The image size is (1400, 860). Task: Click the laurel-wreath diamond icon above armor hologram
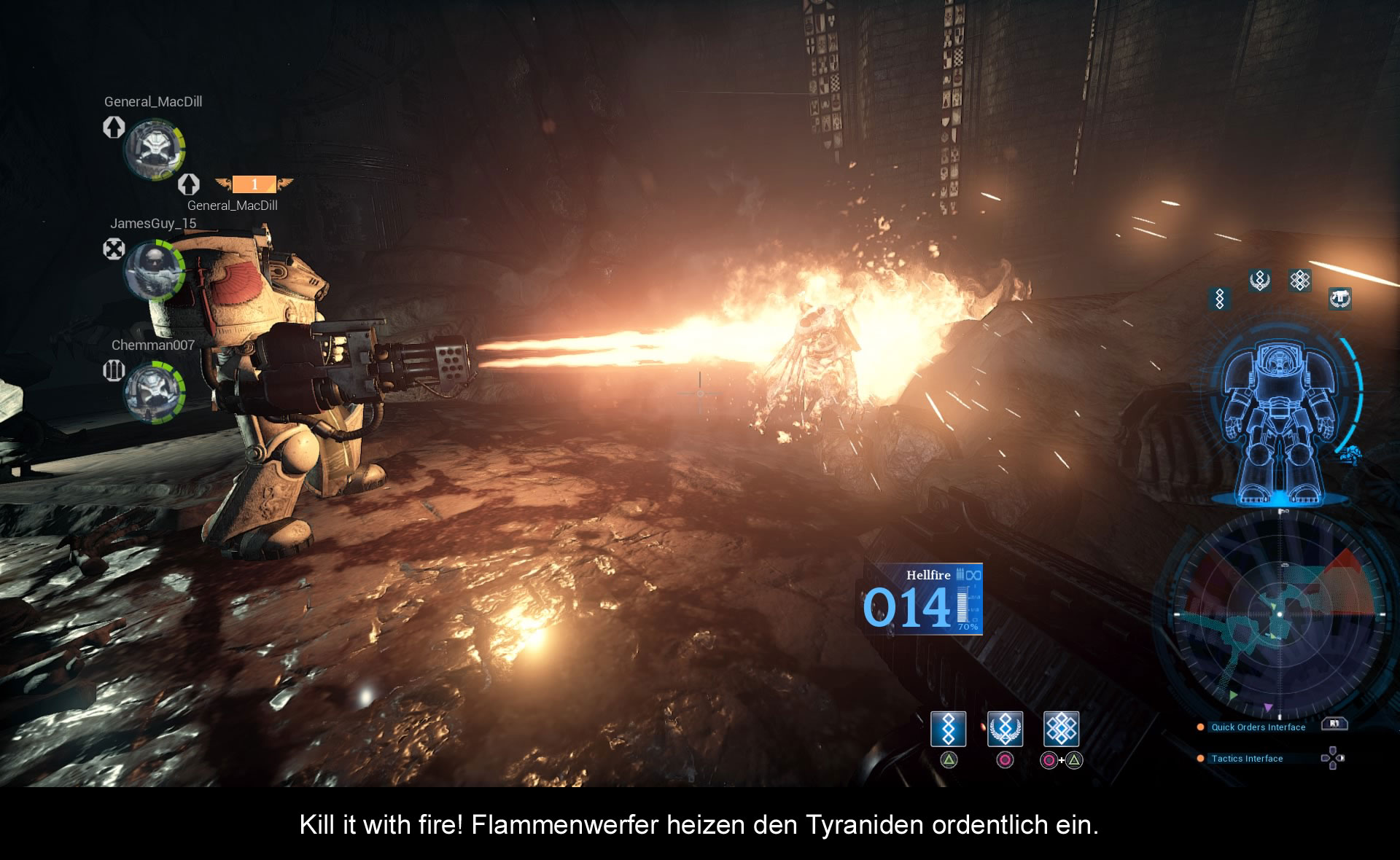tap(1259, 280)
